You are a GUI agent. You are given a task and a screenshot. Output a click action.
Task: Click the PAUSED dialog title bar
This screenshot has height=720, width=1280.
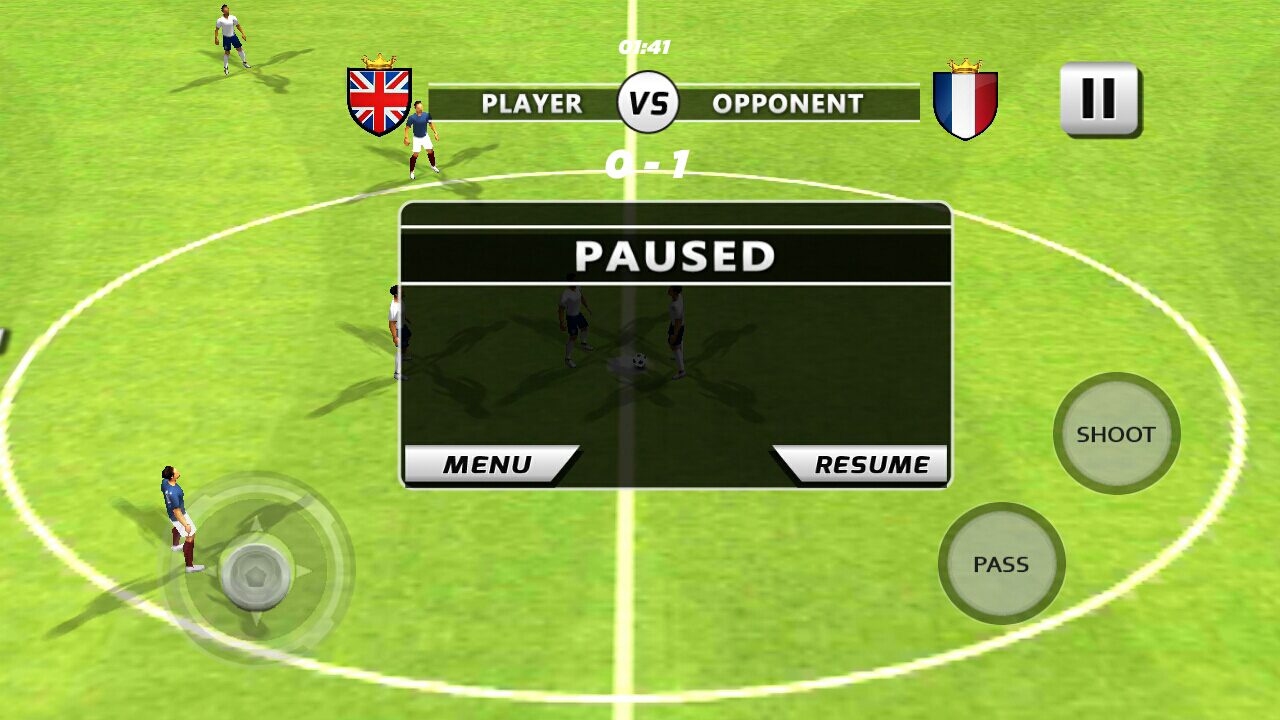(673, 254)
